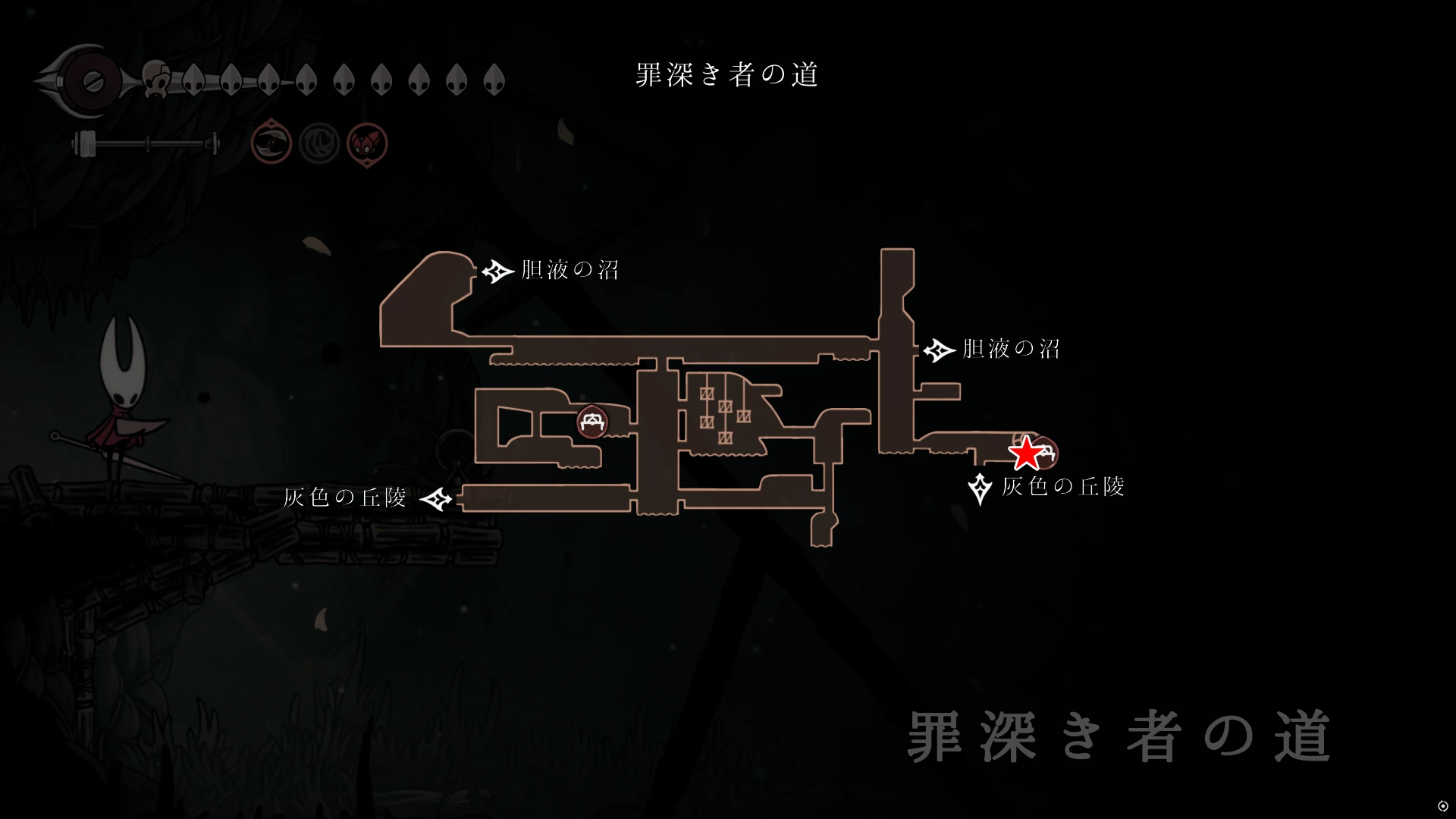This screenshot has width=1456, height=819.
Task: Click the crescent blade tool icon
Action: click(x=271, y=143)
